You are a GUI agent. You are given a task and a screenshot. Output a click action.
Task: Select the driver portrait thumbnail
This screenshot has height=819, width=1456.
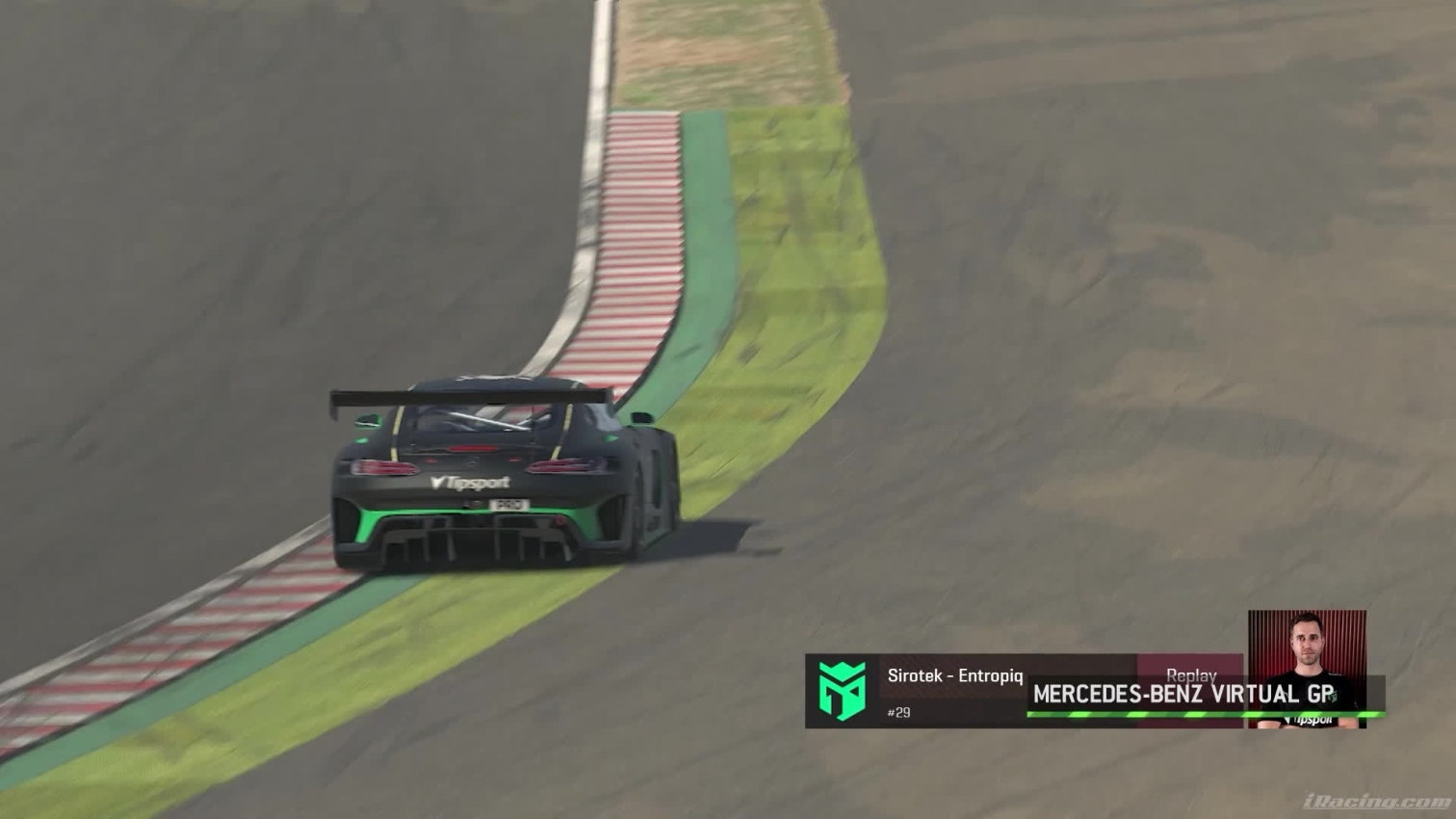pos(1307,668)
